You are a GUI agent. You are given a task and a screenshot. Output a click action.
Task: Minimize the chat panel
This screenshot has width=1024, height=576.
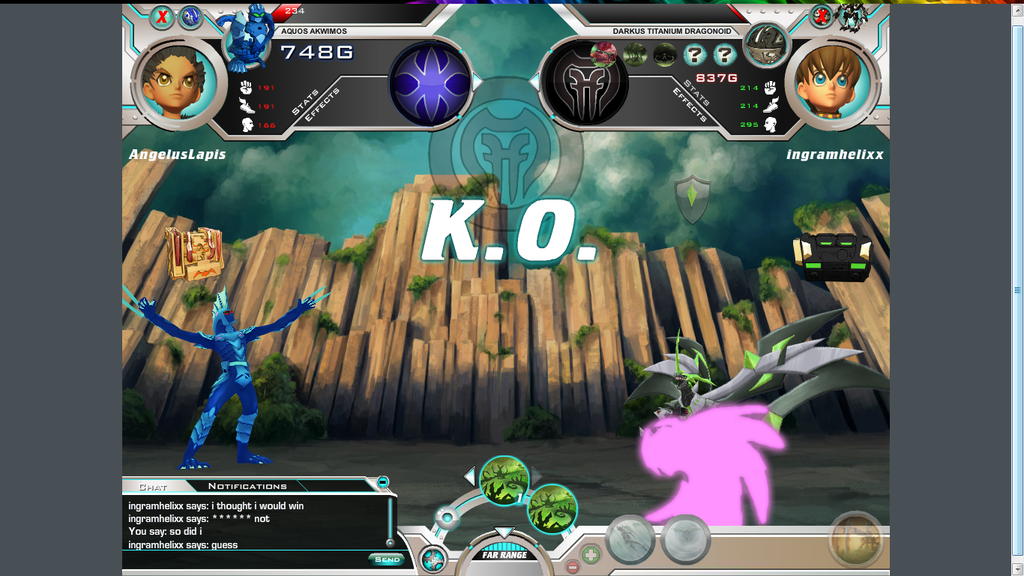(x=383, y=482)
